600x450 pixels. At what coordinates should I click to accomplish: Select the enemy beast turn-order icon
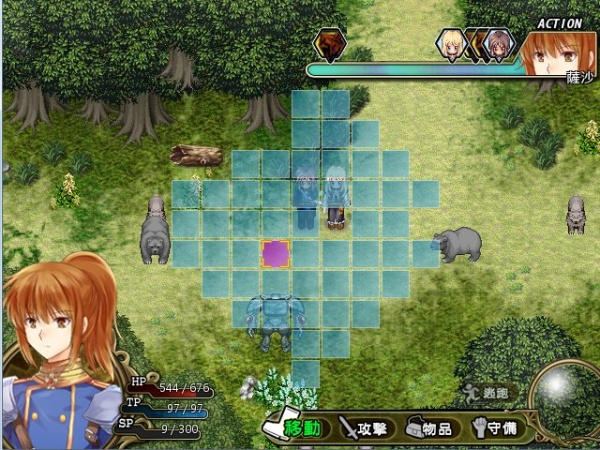pyautogui.click(x=329, y=44)
